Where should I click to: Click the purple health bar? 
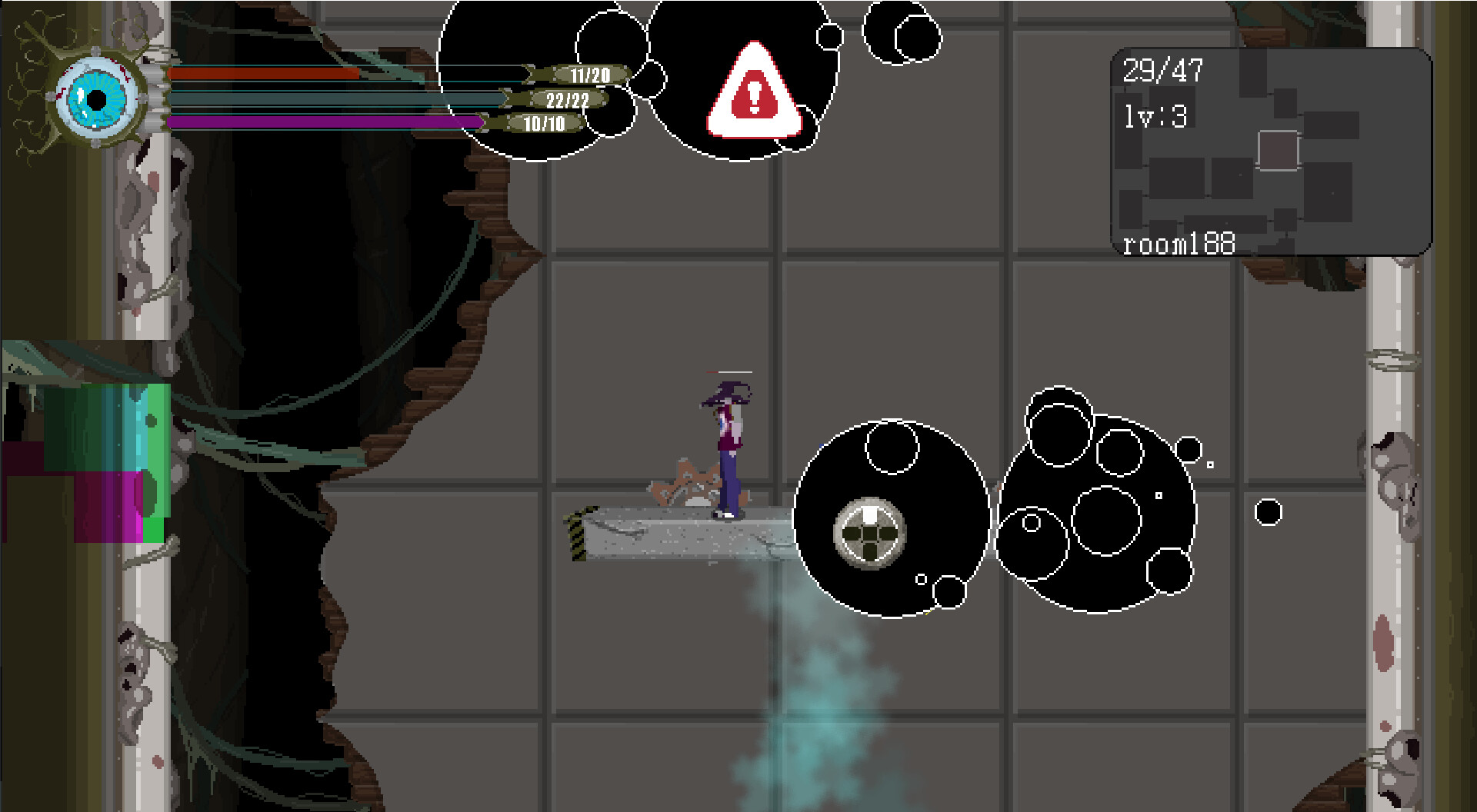click(323, 122)
